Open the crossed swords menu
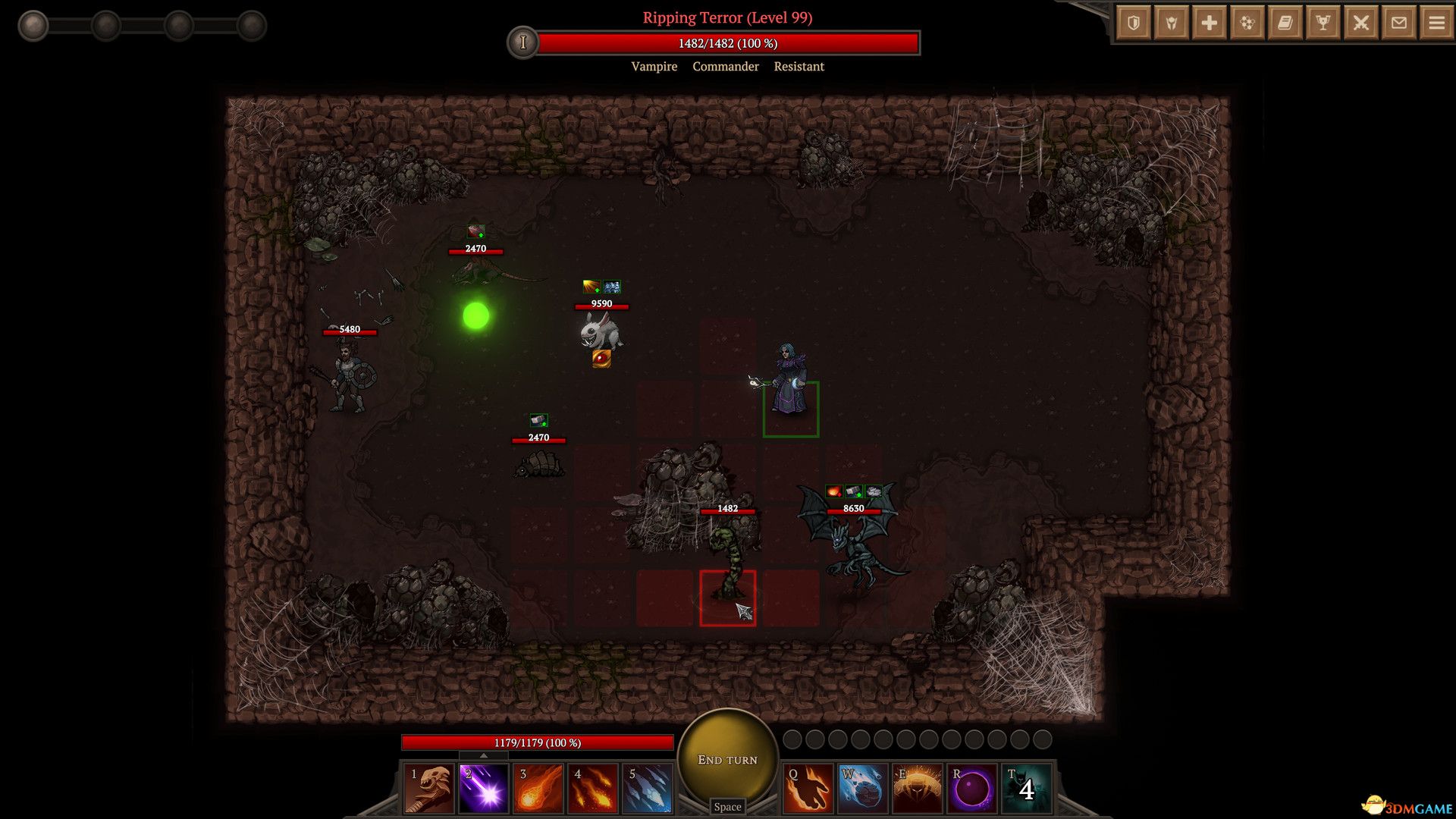Viewport: 1456px width, 819px height. pyautogui.click(x=1361, y=23)
